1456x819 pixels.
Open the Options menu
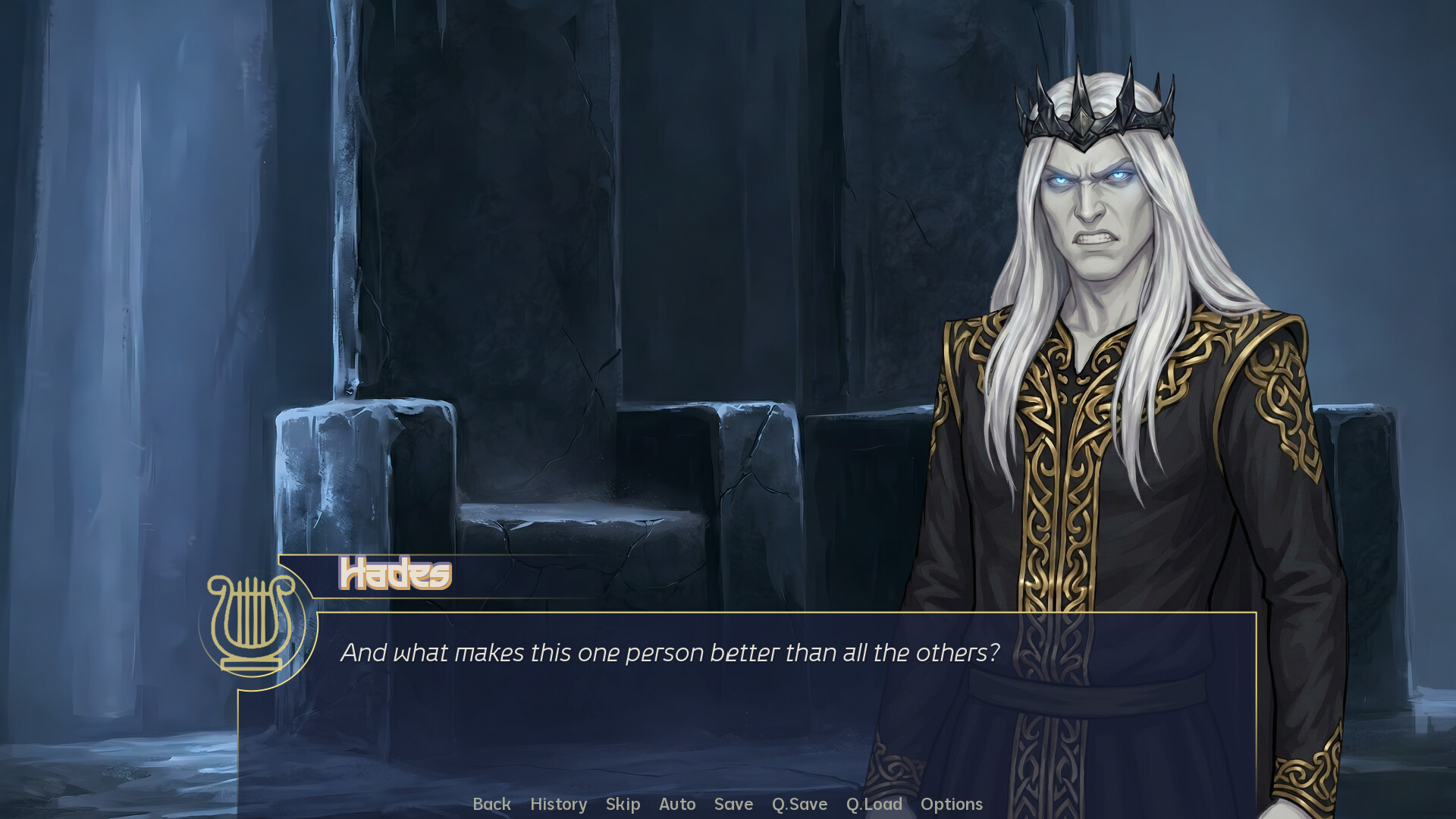[x=952, y=805]
